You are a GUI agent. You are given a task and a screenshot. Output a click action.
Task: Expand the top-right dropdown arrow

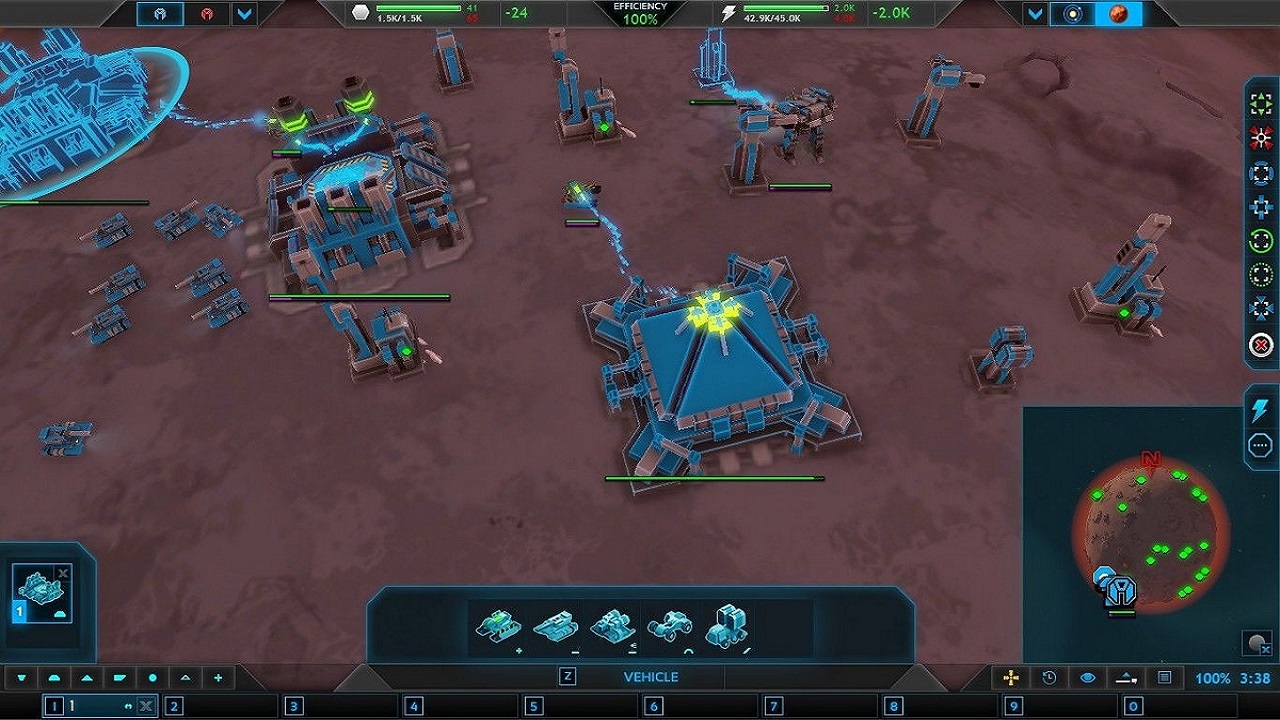click(x=1035, y=14)
